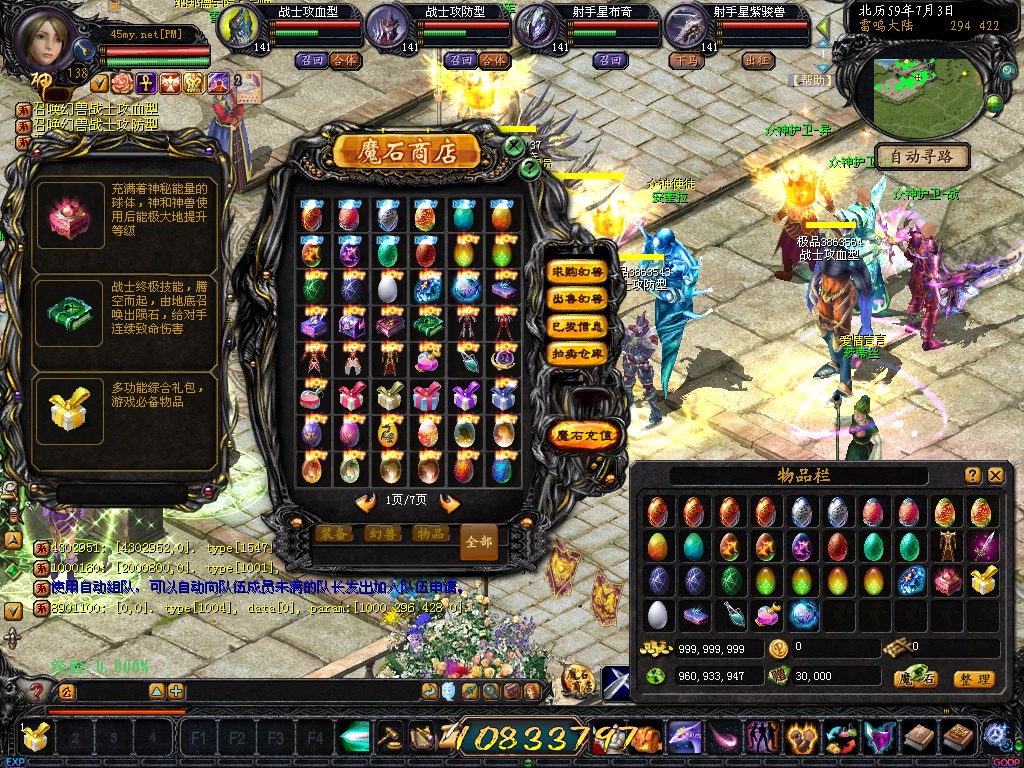Click the 魔石充值 recharge button
Viewport: 1024px width, 768px height.
[586, 435]
